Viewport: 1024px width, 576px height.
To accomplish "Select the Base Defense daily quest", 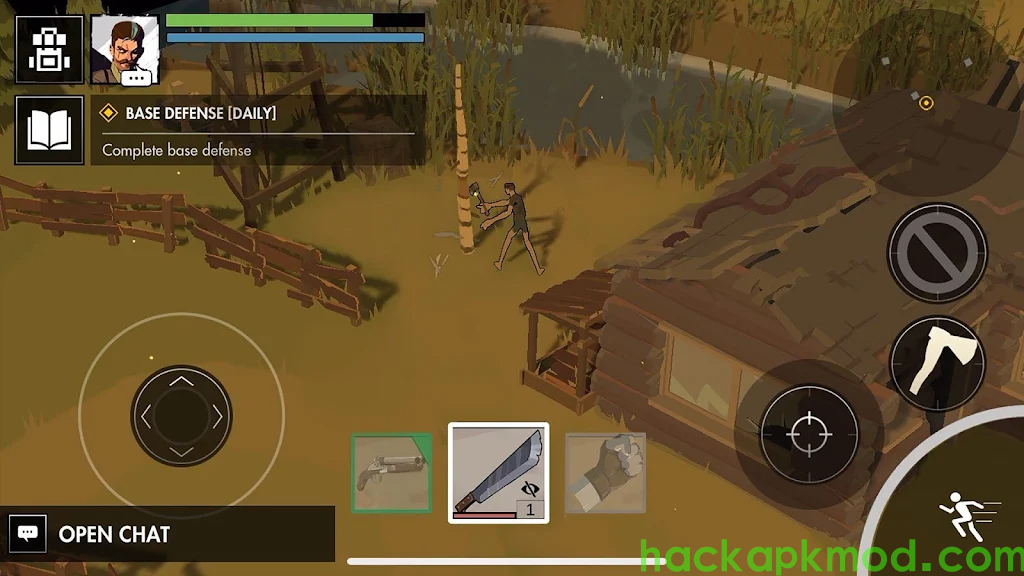I will tap(258, 130).
